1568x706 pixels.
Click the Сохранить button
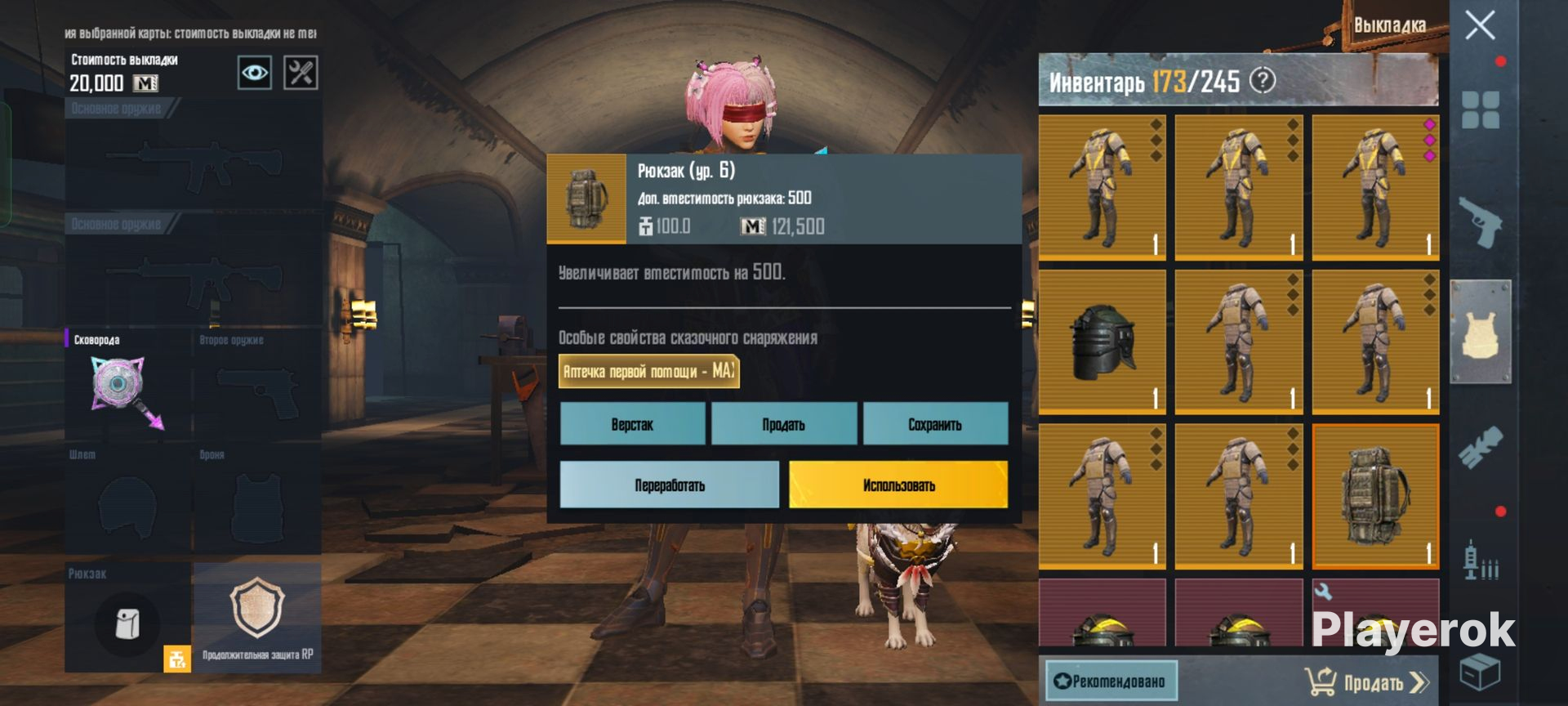point(935,424)
